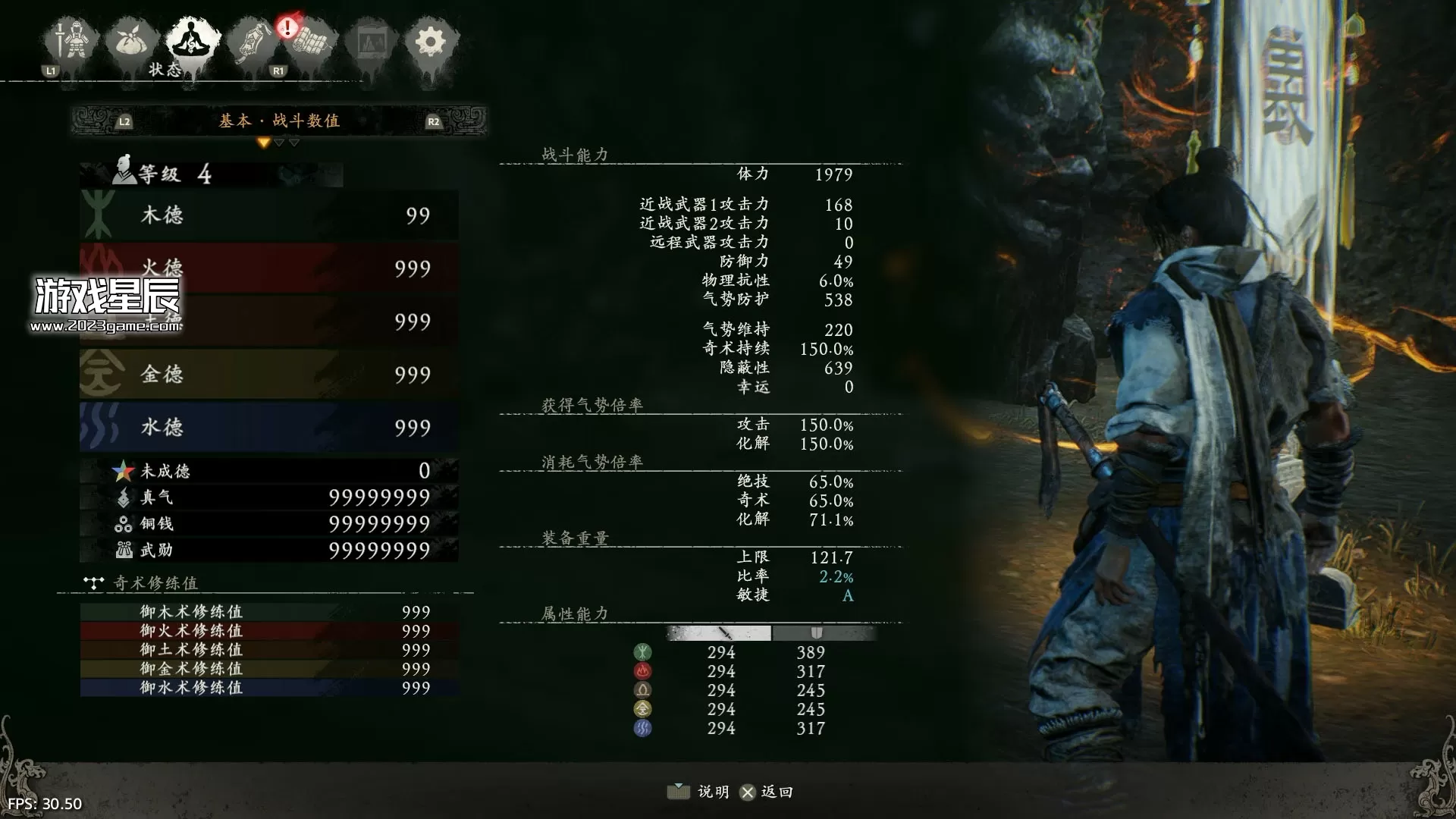Select the second page indicator triangle

pos(279,141)
